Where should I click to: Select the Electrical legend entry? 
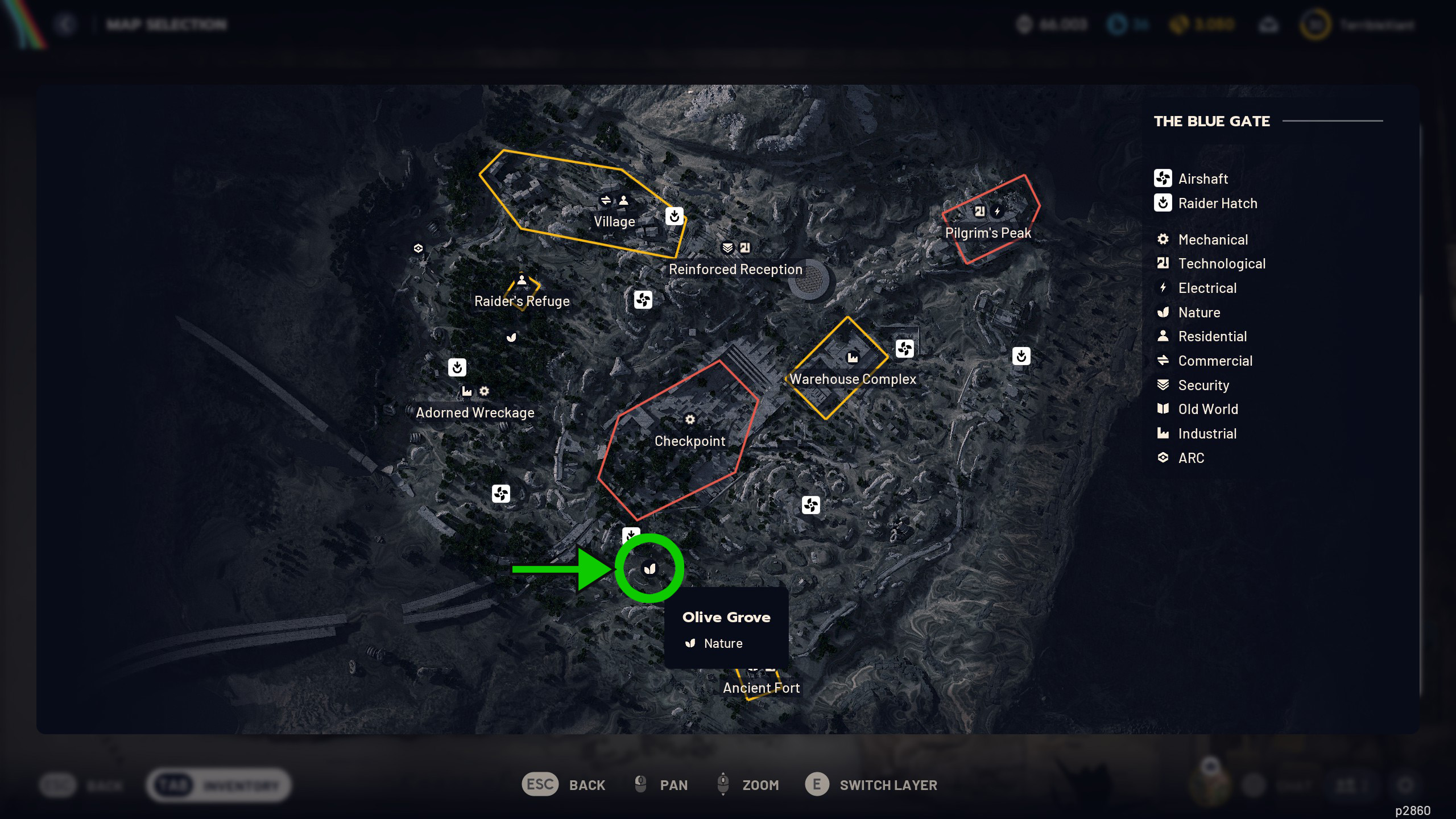[x=1207, y=288]
